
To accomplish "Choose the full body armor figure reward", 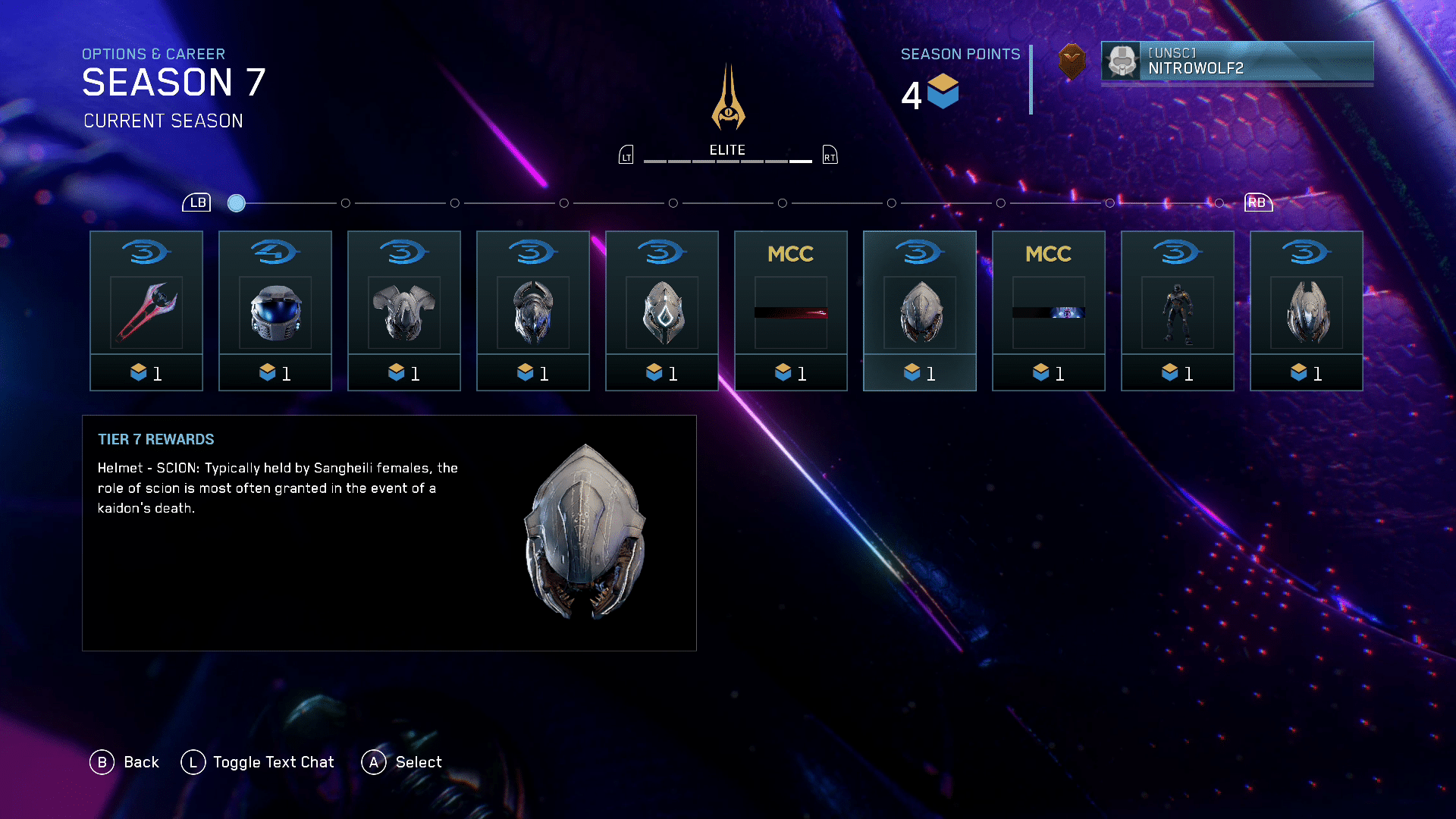I will click(1178, 311).
